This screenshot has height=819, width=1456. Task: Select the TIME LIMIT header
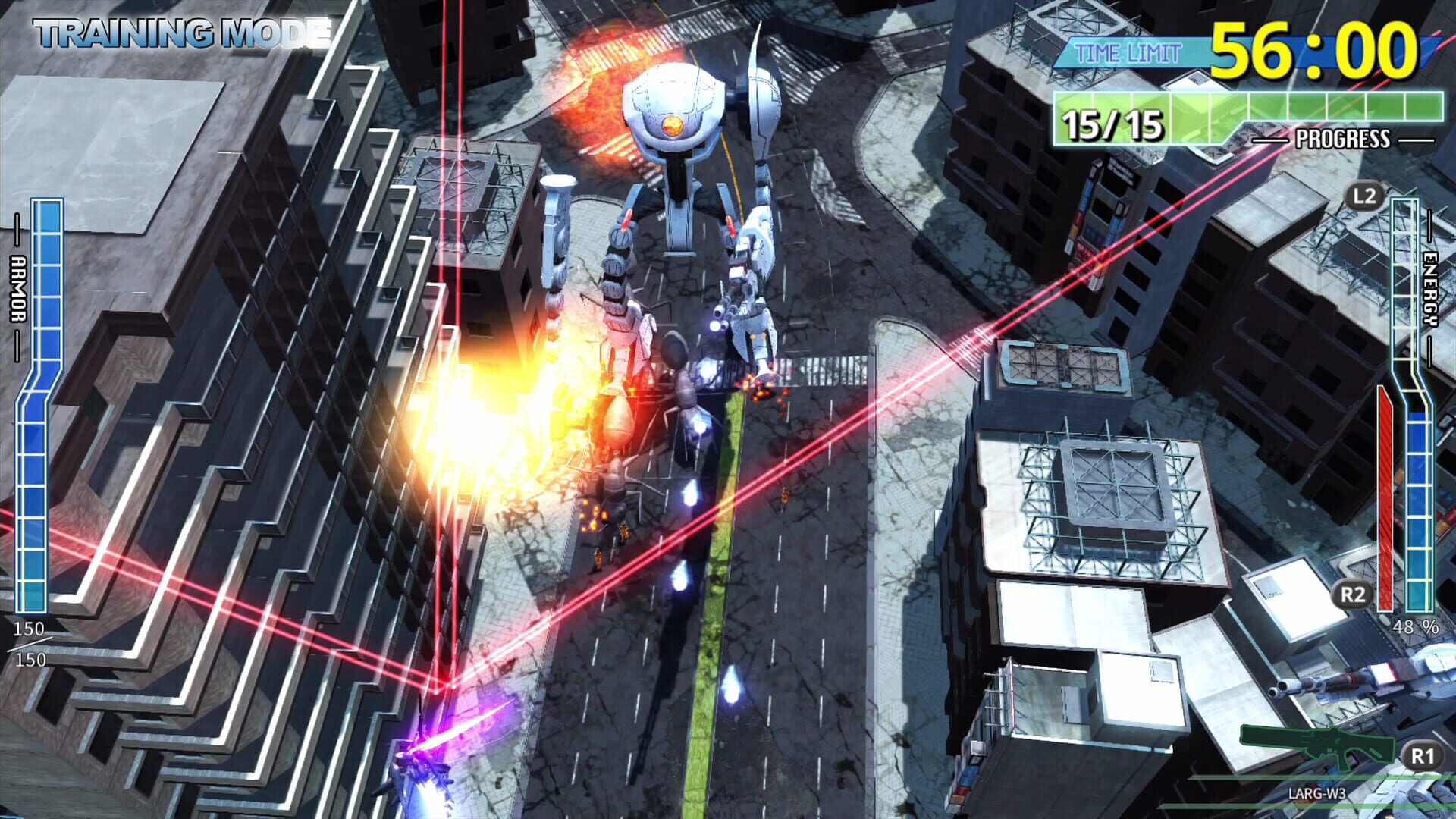[1128, 52]
